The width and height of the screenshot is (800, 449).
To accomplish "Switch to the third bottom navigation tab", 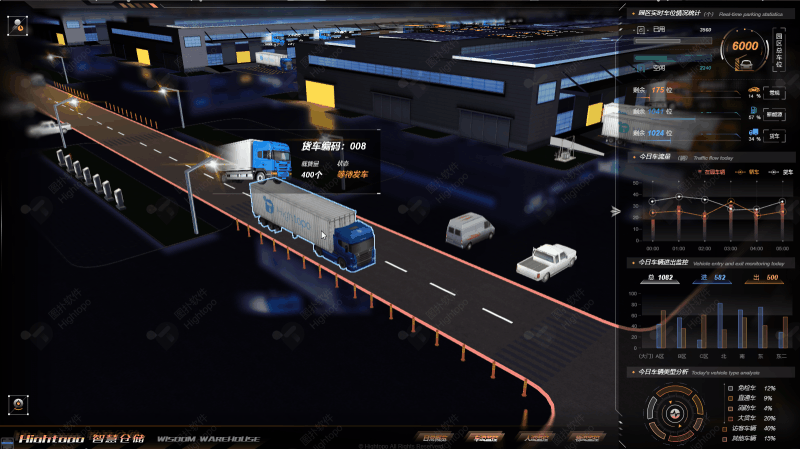I will 536,437.
